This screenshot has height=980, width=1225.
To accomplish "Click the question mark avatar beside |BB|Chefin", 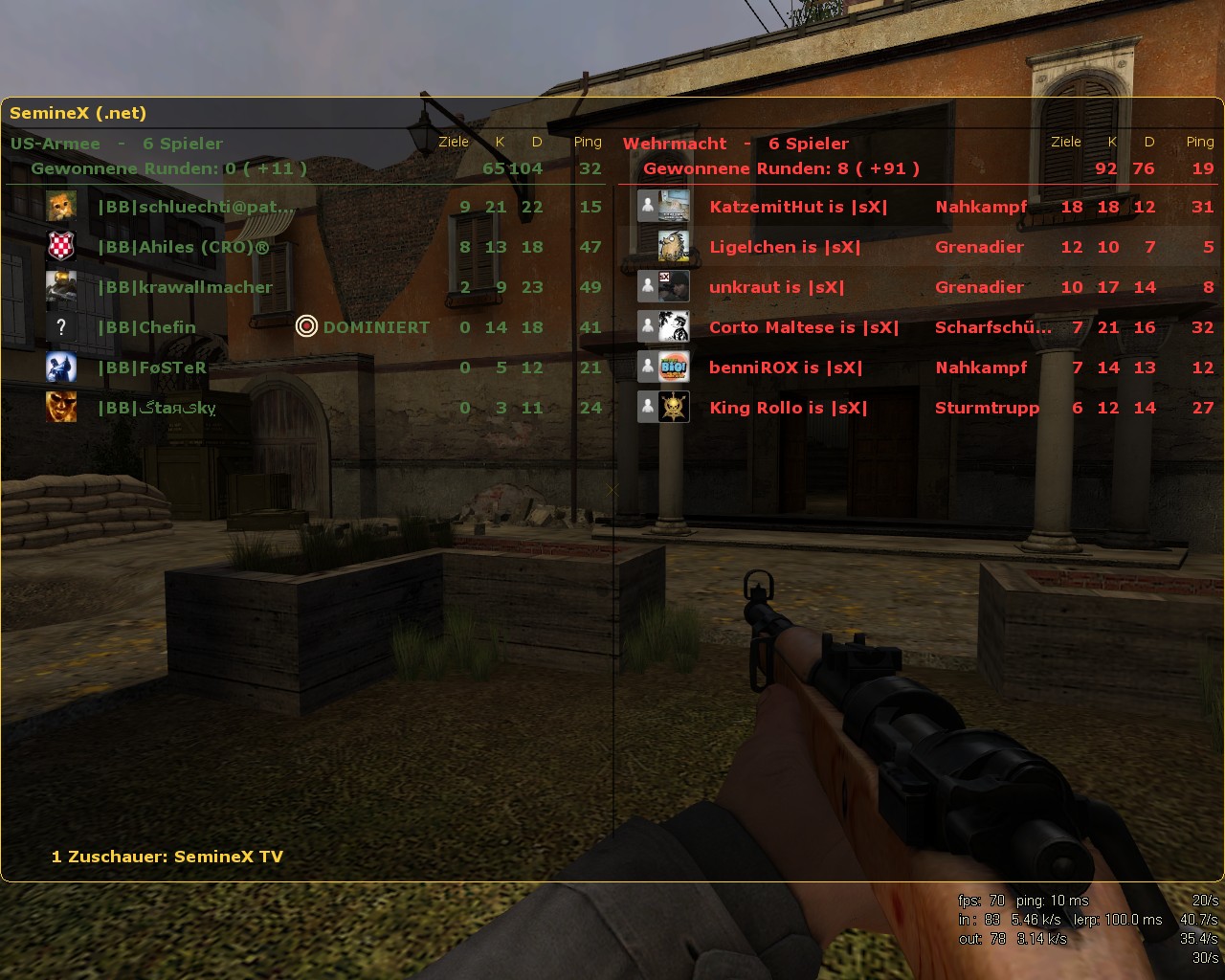I will [60, 326].
